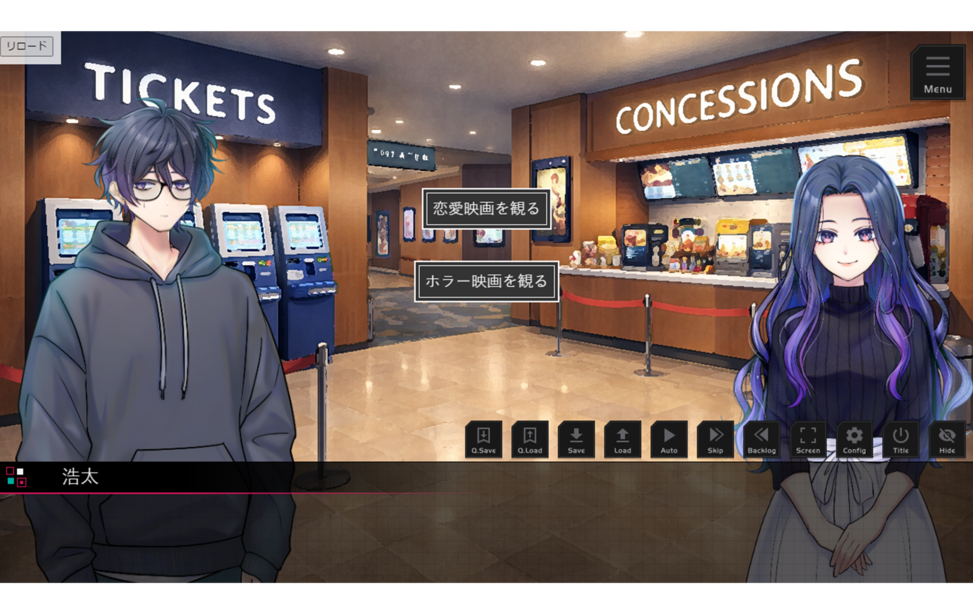Open the Backlog history
Screen dimensions: 973x615
(761, 440)
